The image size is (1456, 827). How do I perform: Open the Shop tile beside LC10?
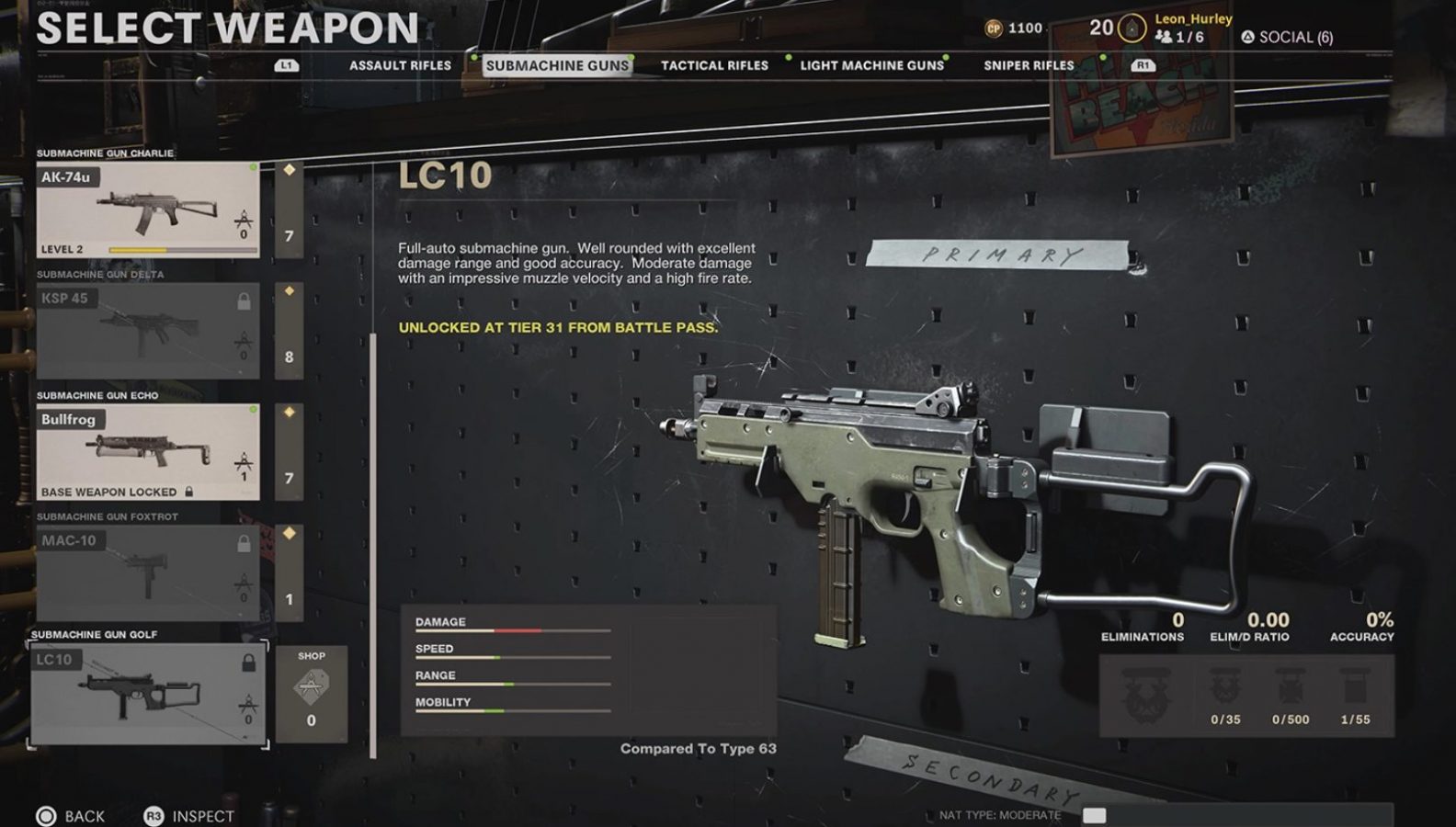(x=312, y=694)
